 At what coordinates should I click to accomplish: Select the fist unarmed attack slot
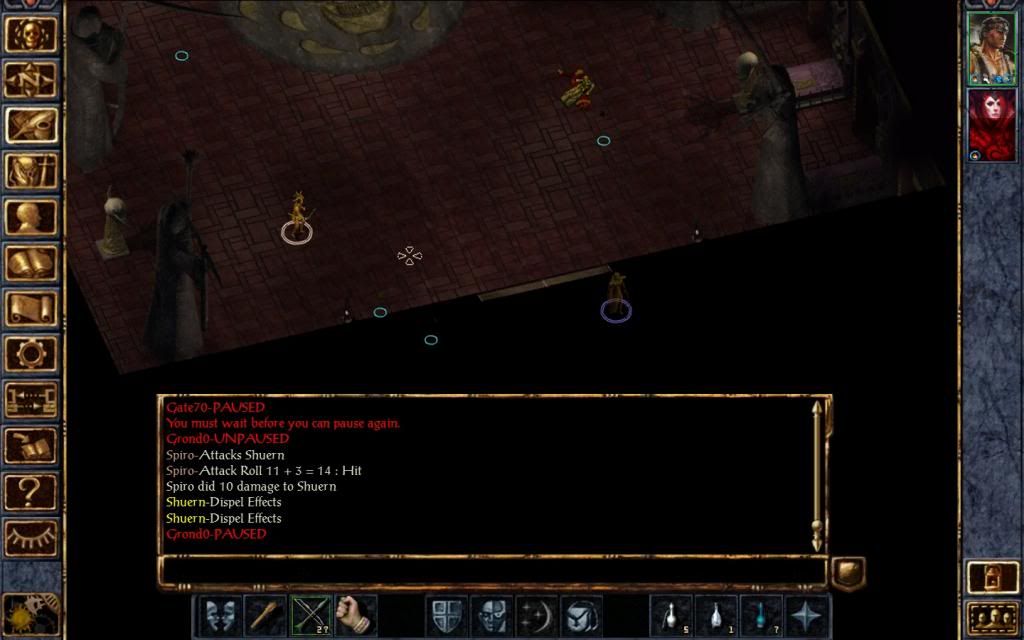pos(355,615)
